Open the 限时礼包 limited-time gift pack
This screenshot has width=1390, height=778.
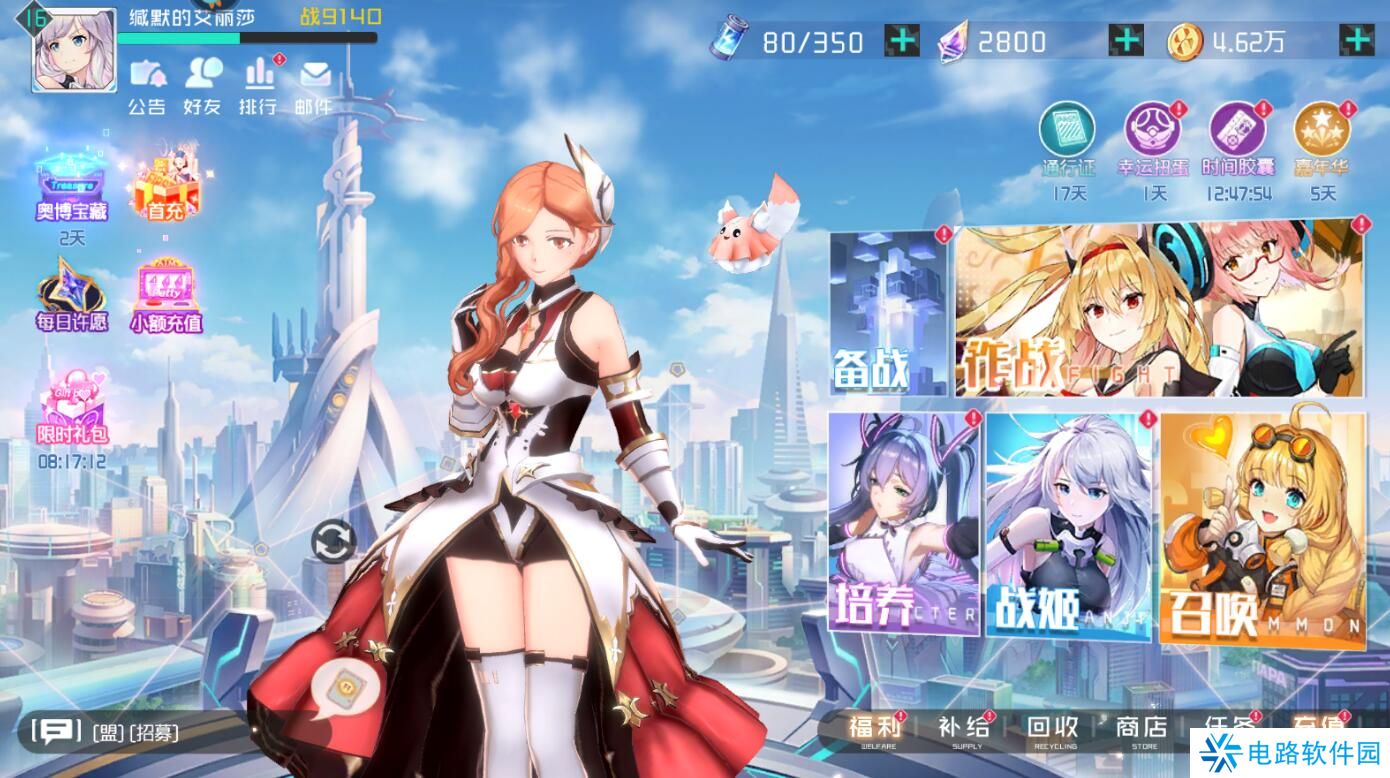tap(72, 411)
